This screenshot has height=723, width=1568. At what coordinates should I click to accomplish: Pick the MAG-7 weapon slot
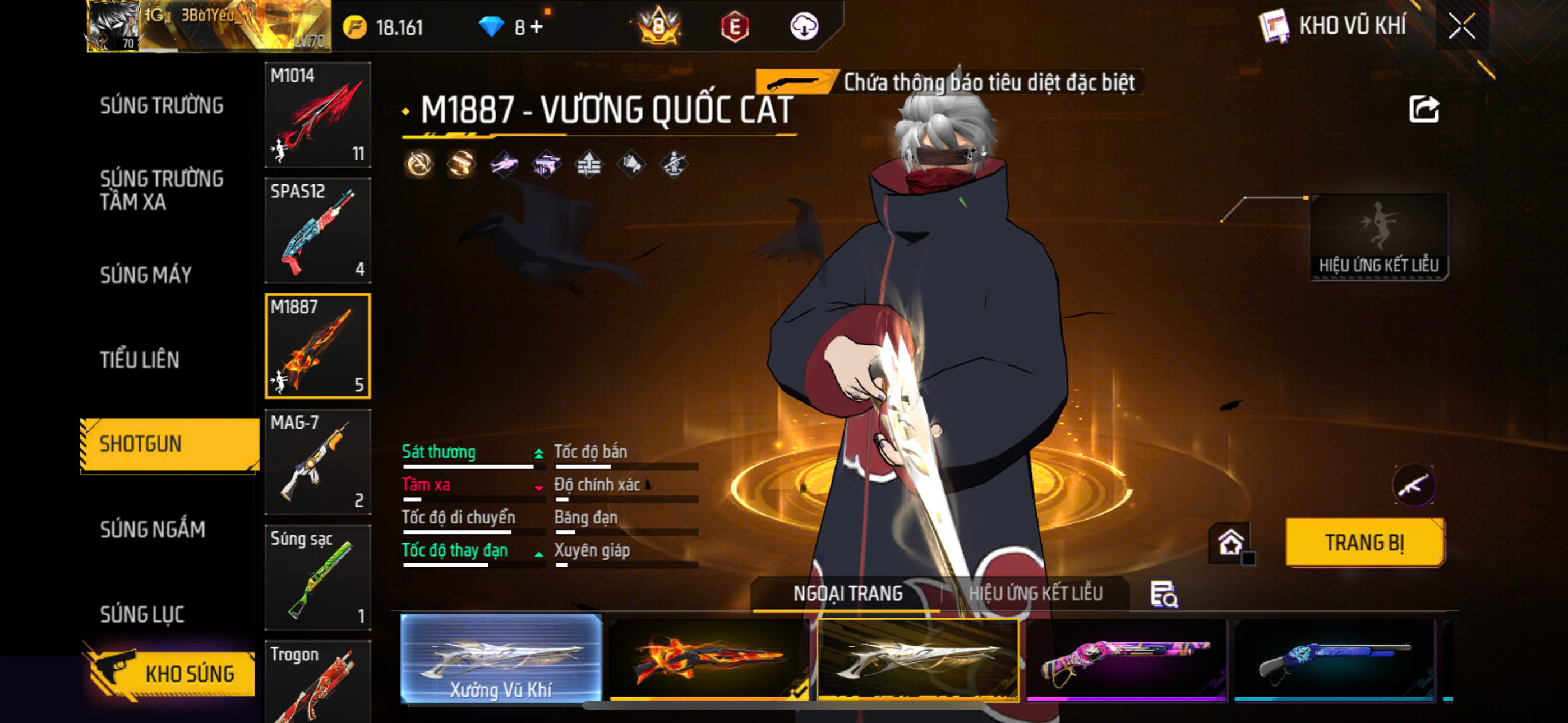[x=317, y=461]
